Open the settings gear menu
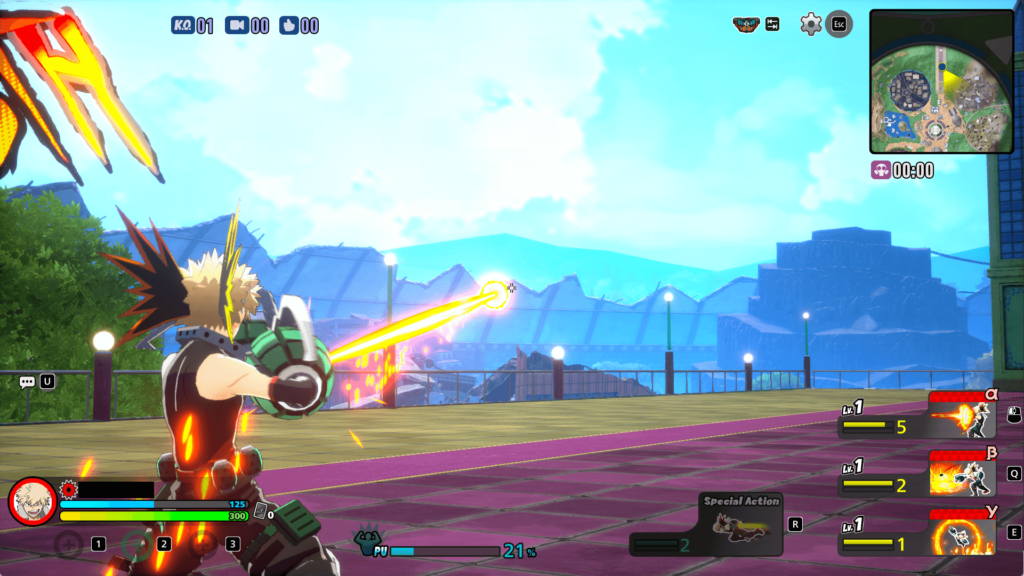 810,24
